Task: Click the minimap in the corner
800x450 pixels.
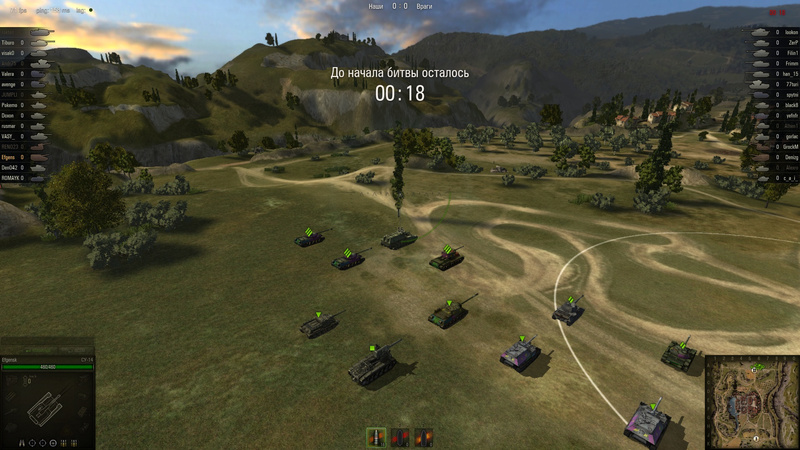Action: tap(752, 402)
